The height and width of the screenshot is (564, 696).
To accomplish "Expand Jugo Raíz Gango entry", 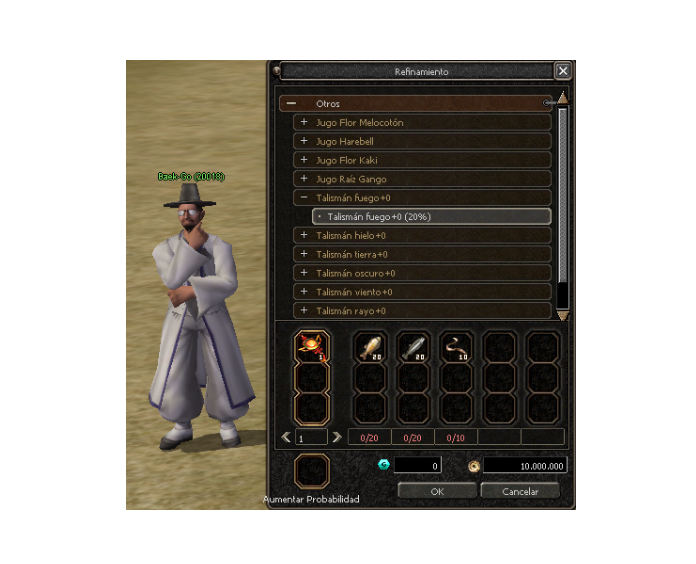I will pyautogui.click(x=304, y=180).
